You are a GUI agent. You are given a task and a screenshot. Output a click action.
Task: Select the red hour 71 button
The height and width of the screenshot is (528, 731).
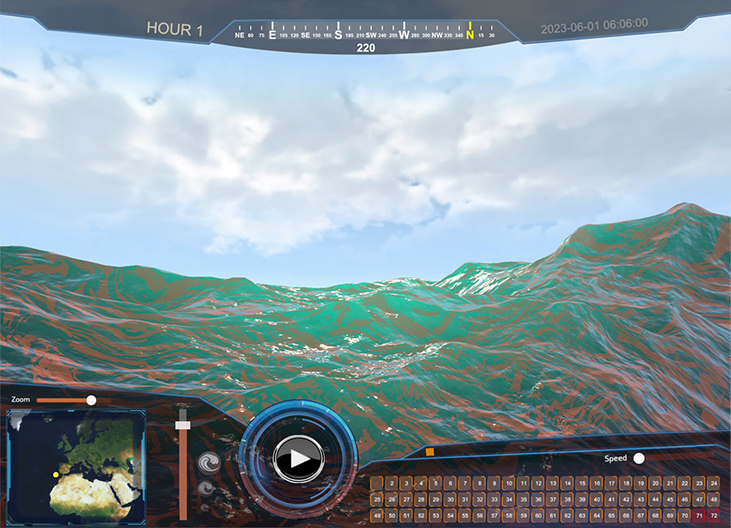click(699, 515)
